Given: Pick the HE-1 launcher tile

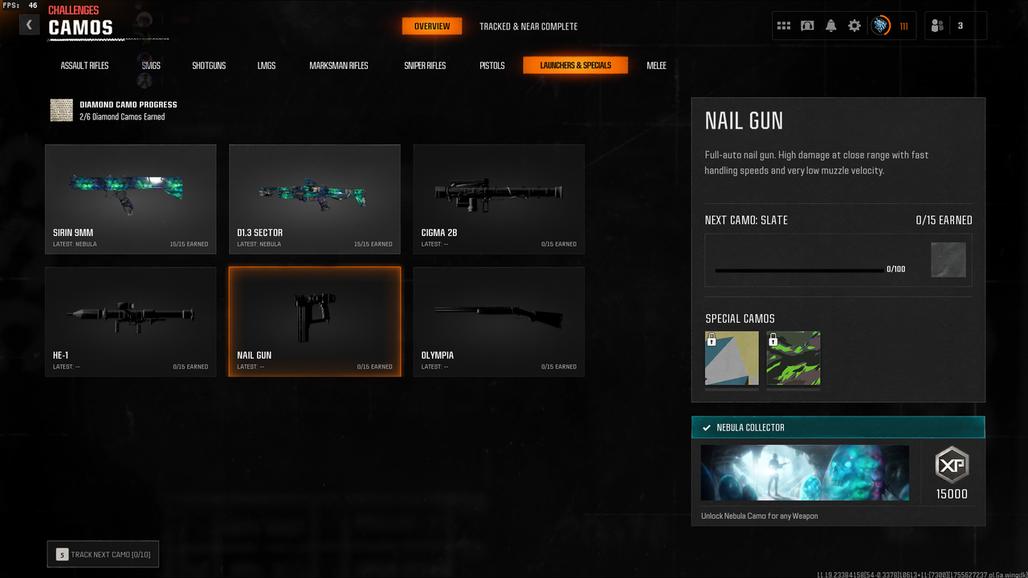Looking at the screenshot, I should point(130,321).
